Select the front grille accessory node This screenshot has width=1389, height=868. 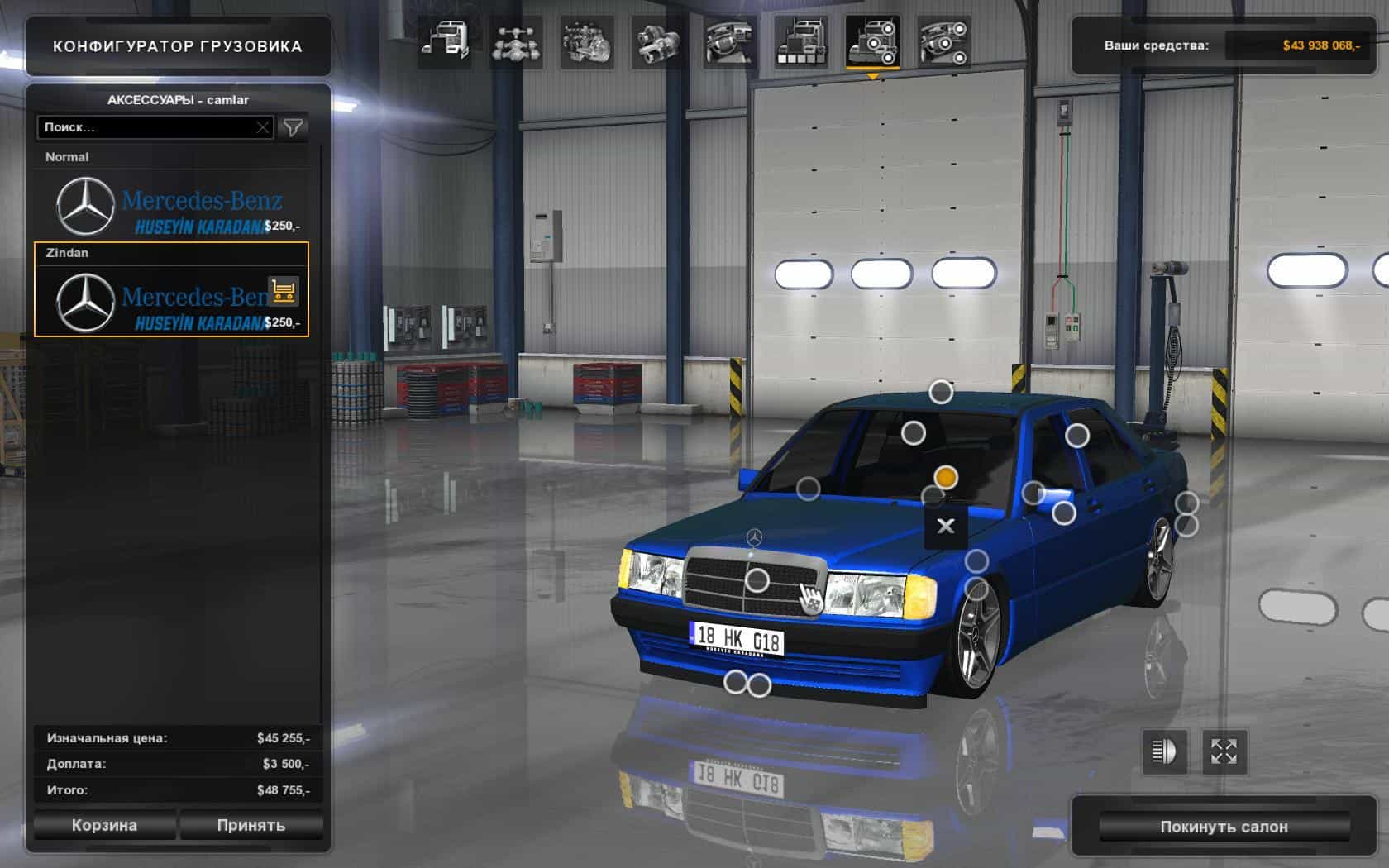pos(757,580)
